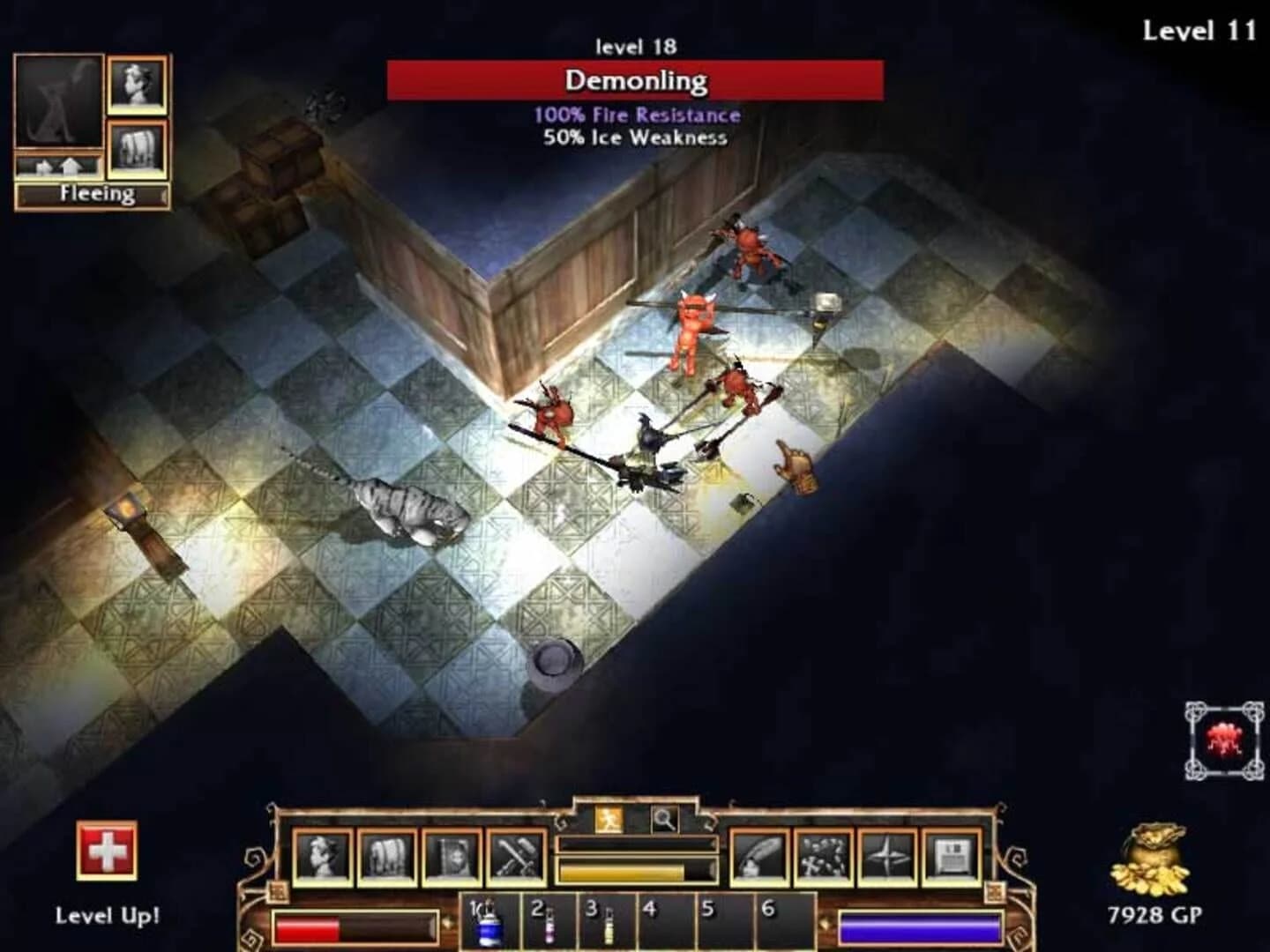Click the Demonling name bar at the top
1270x952 pixels.
pos(633,83)
